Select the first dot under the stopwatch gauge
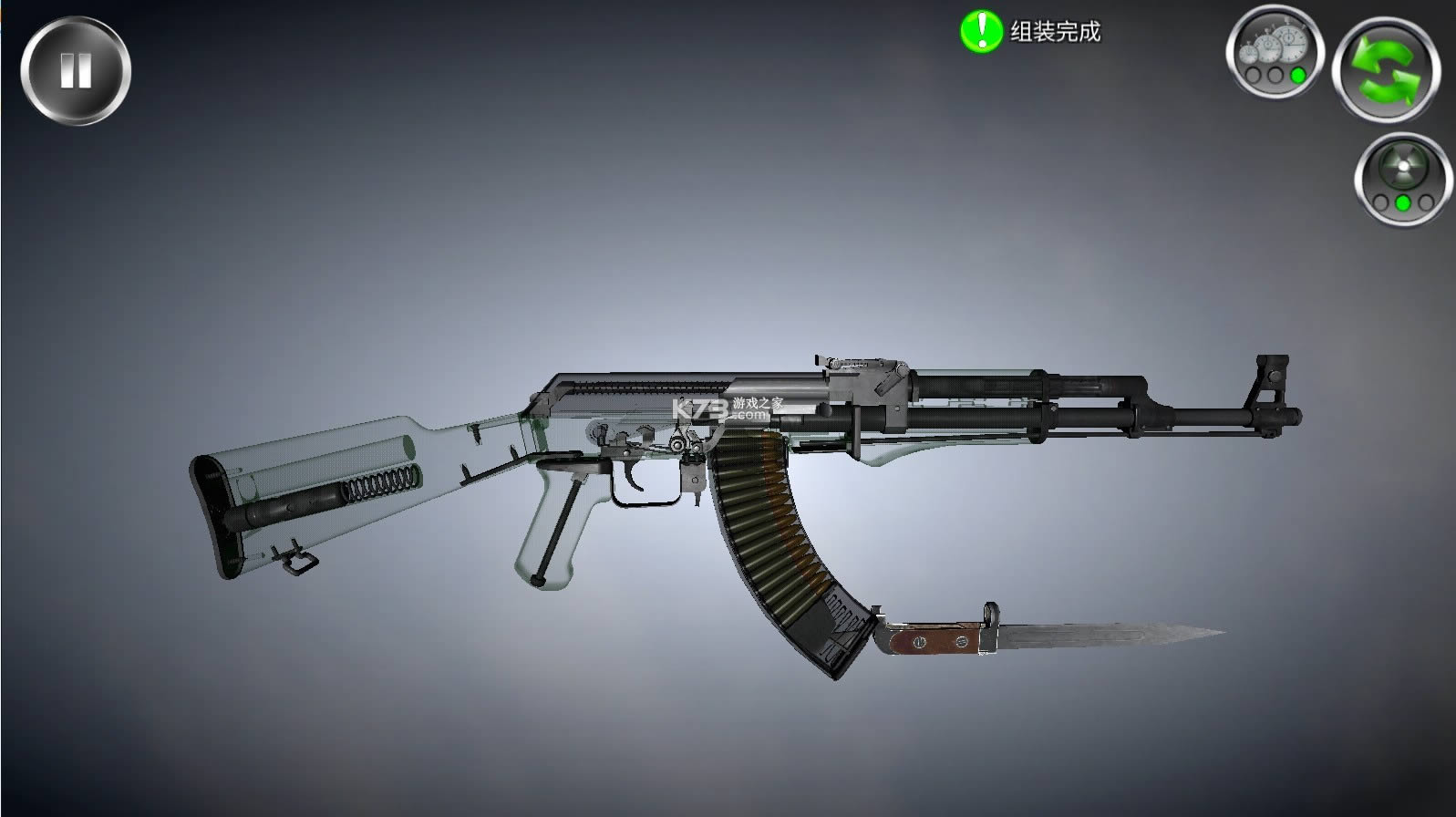Screen dimensions: 1456x817 pos(1253,75)
